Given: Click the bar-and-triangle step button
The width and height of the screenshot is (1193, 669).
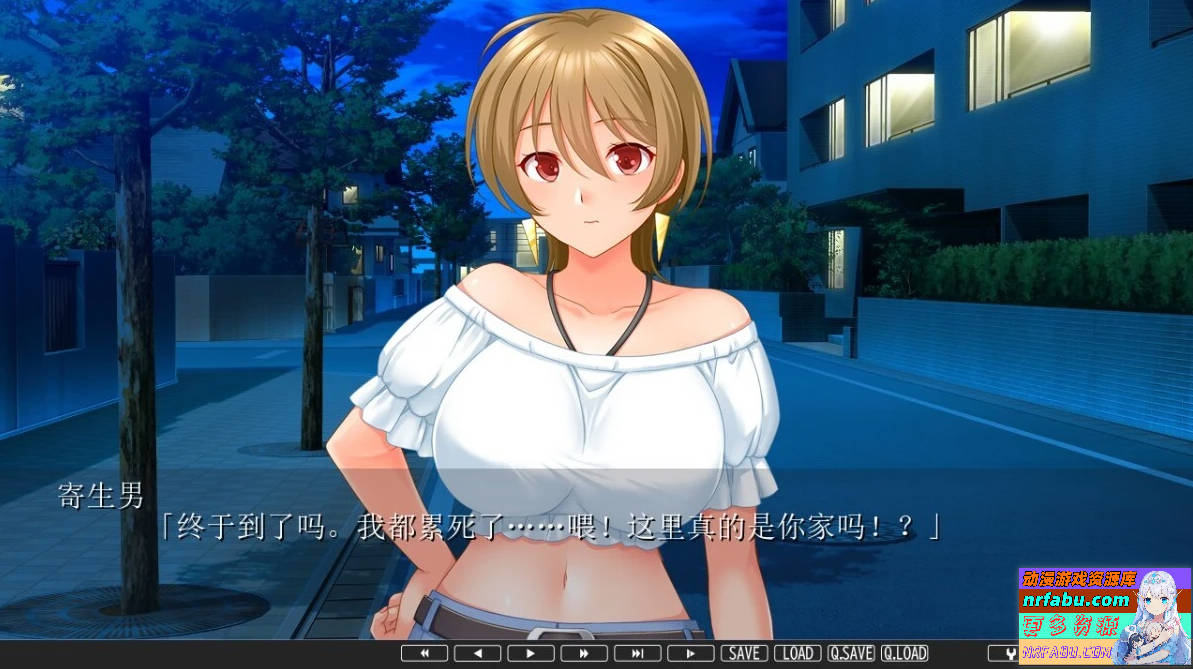Looking at the screenshot, I should [x=691, y=653].
